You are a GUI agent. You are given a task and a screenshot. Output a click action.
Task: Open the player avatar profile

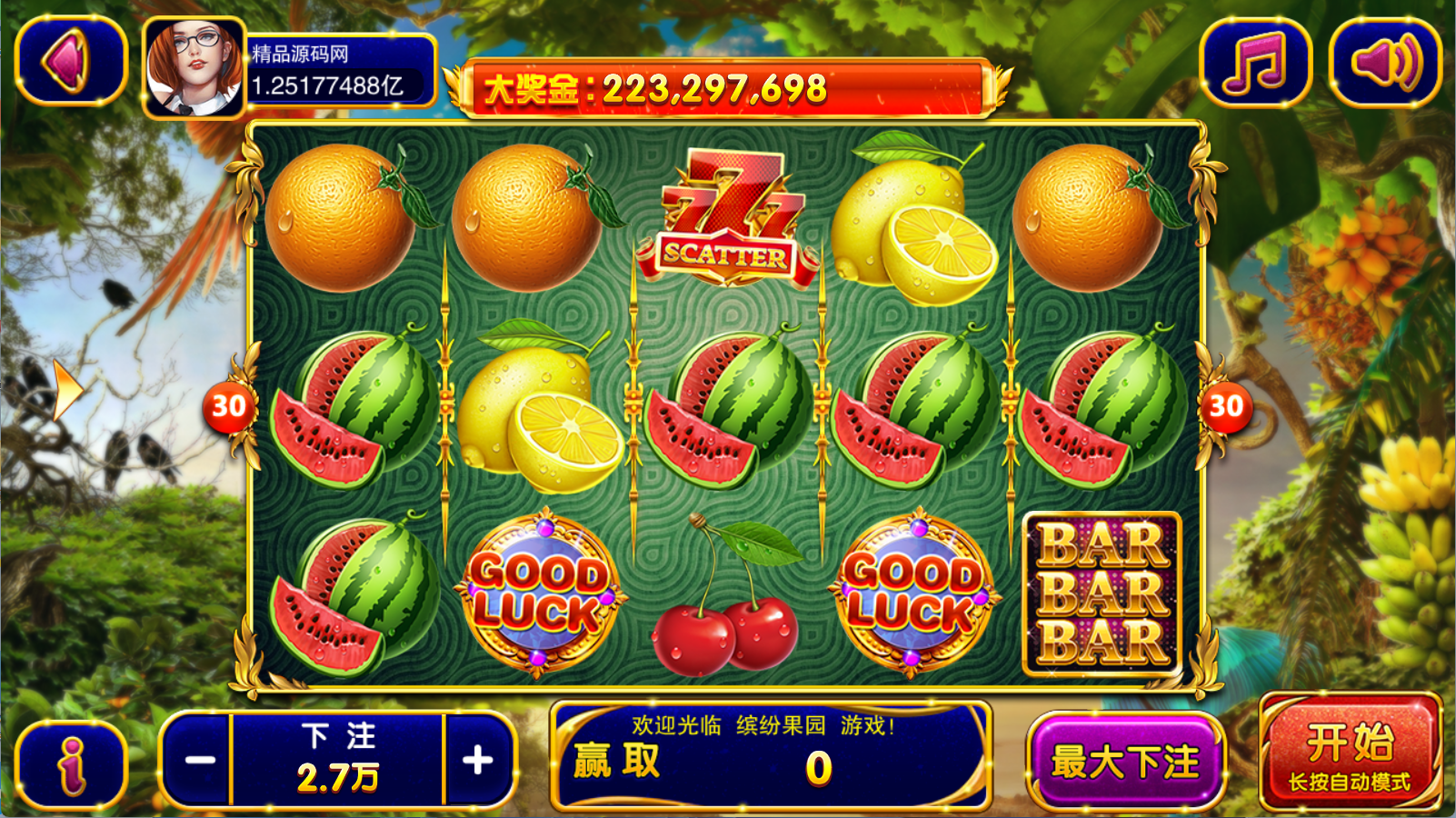pos(194,70)
